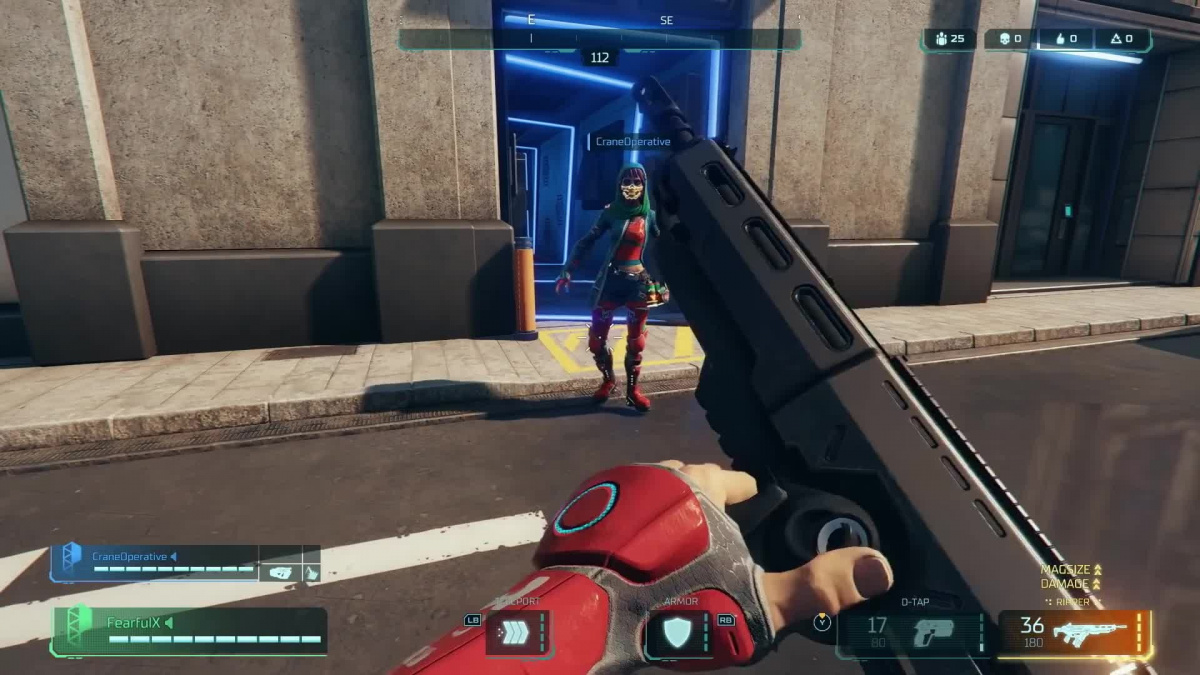Click CraneOperative's equipped weapon icon
The height and width of the screenshot is (675, 1200).
(x=280, y=572)
